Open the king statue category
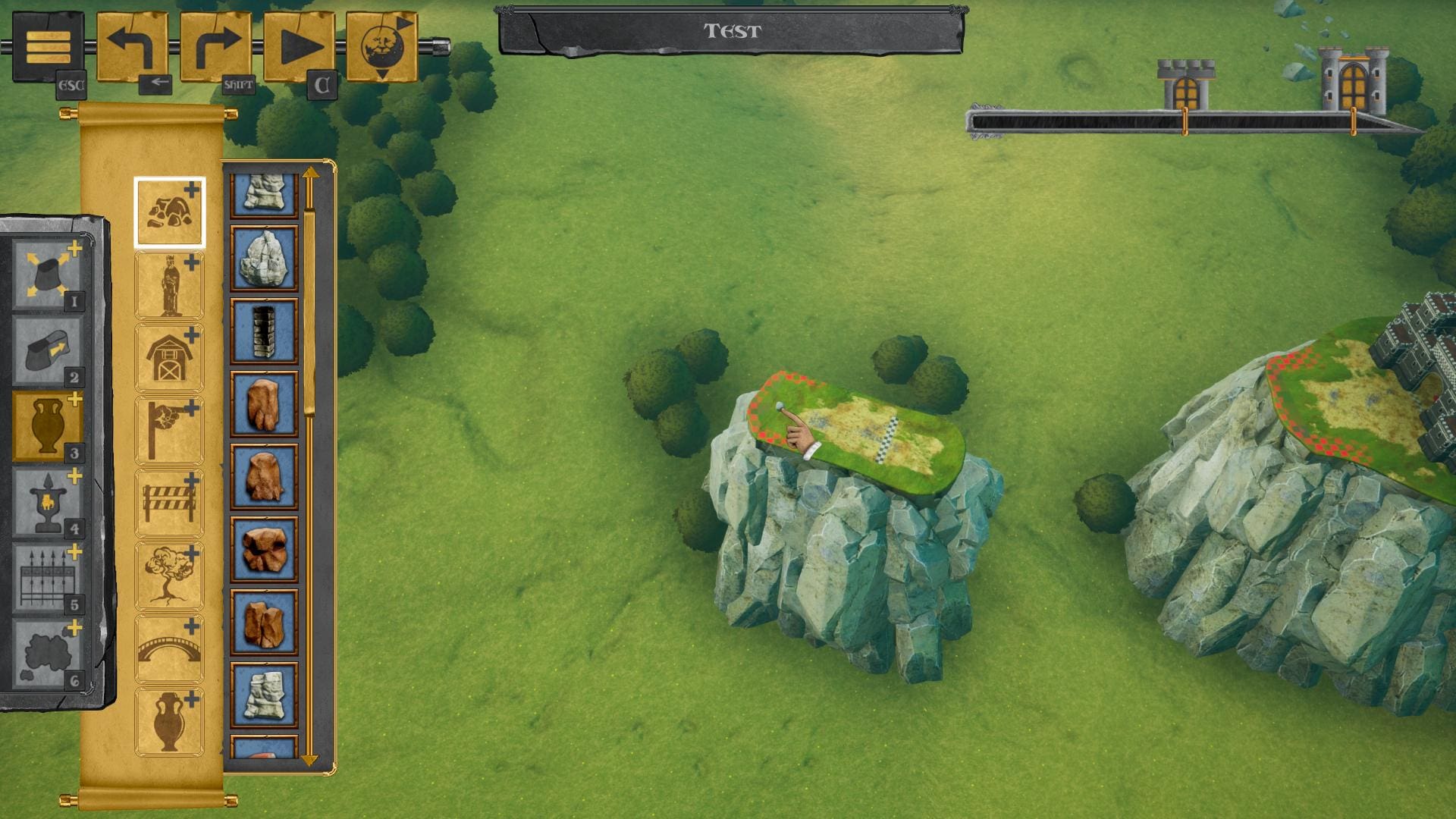 [x=169, y=285]
